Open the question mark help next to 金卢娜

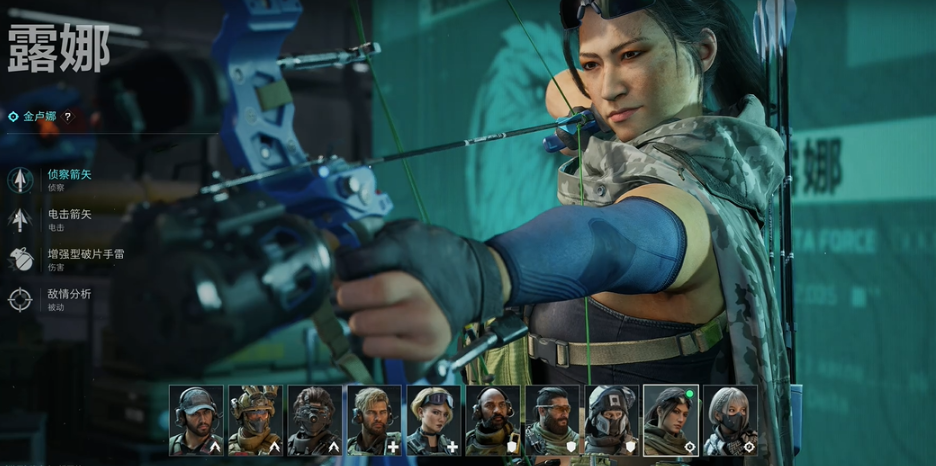click(x=68, y=117)
